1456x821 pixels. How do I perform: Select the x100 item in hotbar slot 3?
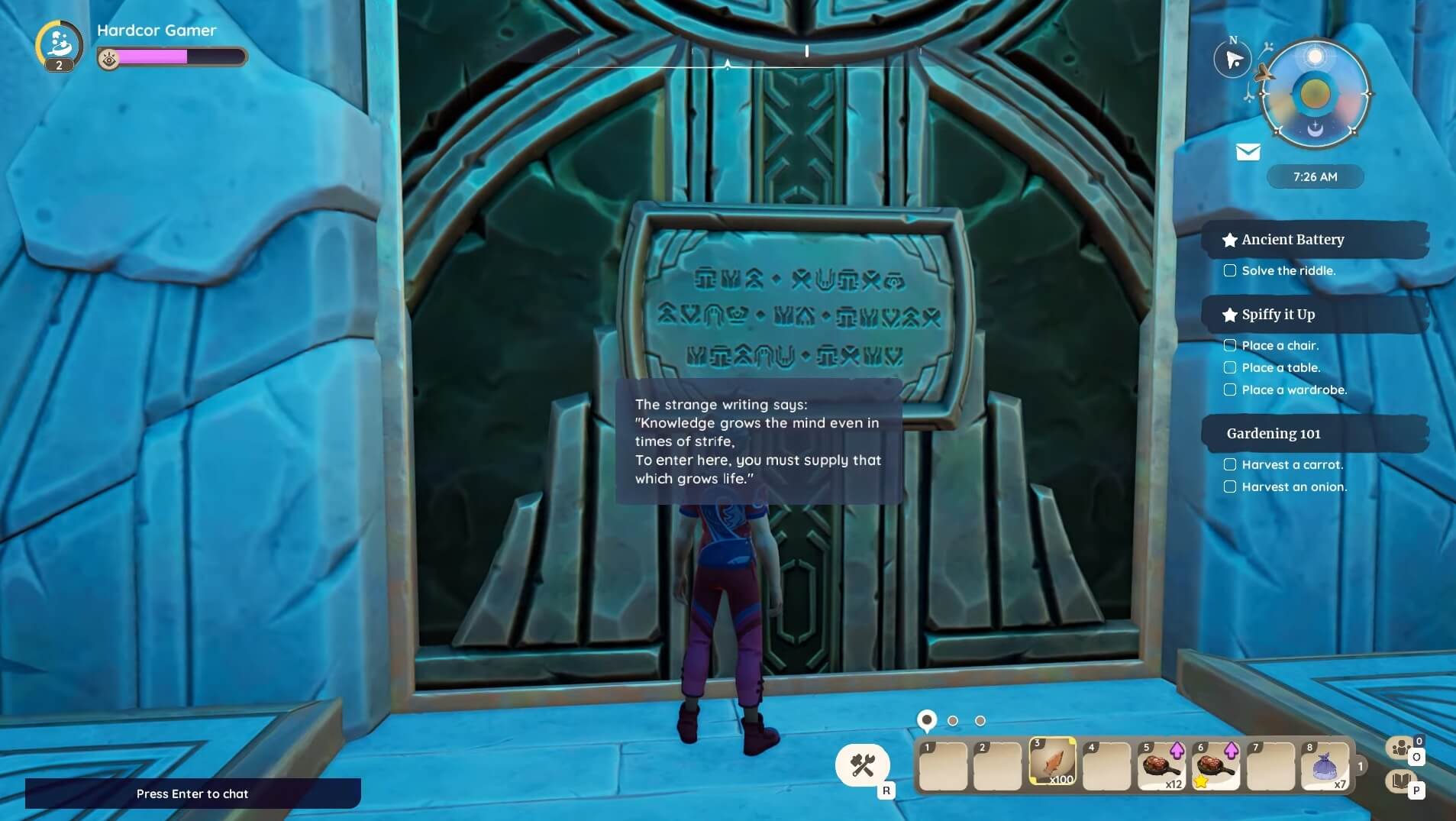coord(1052,763)
